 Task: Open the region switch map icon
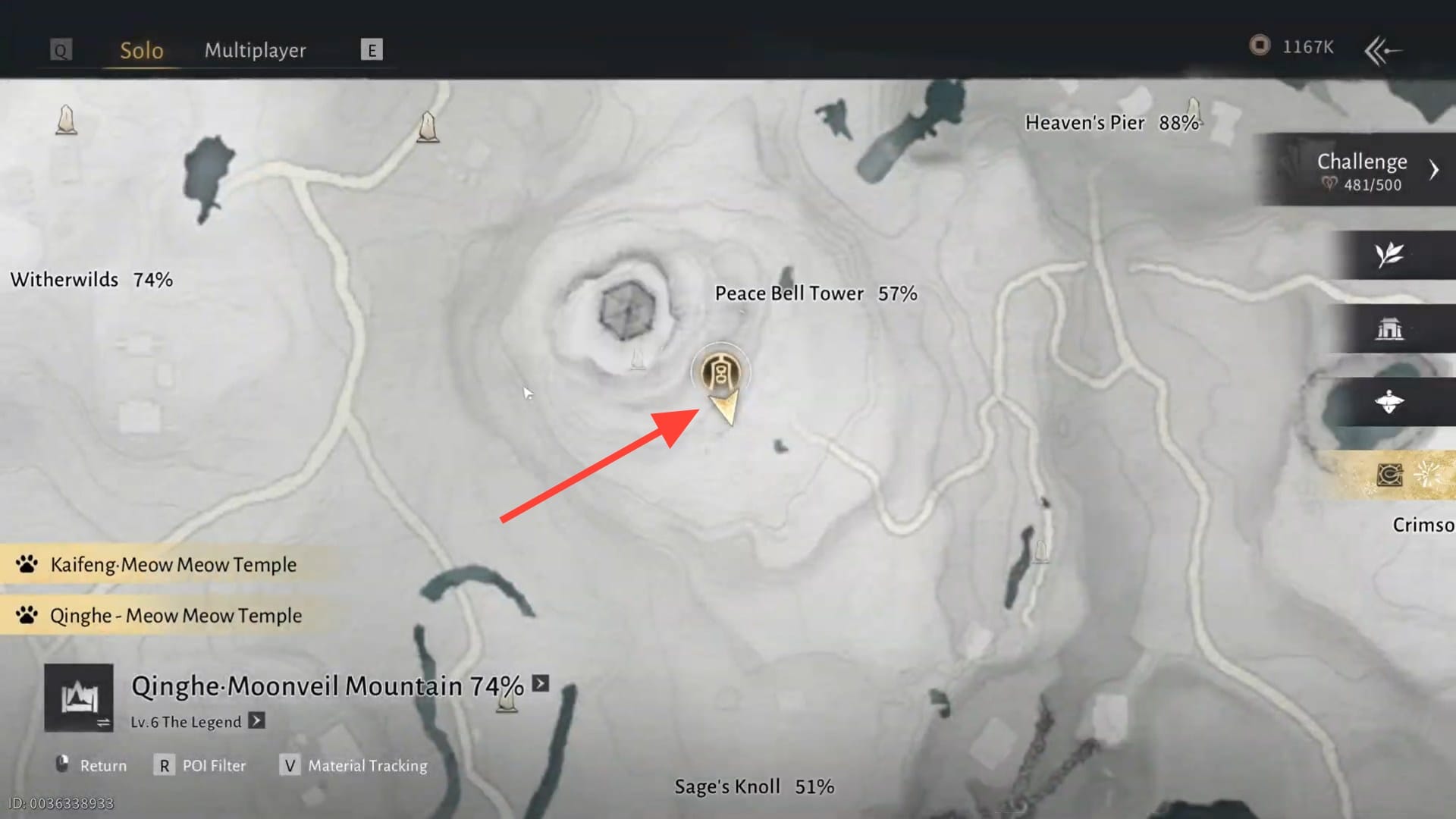(79, 698)
